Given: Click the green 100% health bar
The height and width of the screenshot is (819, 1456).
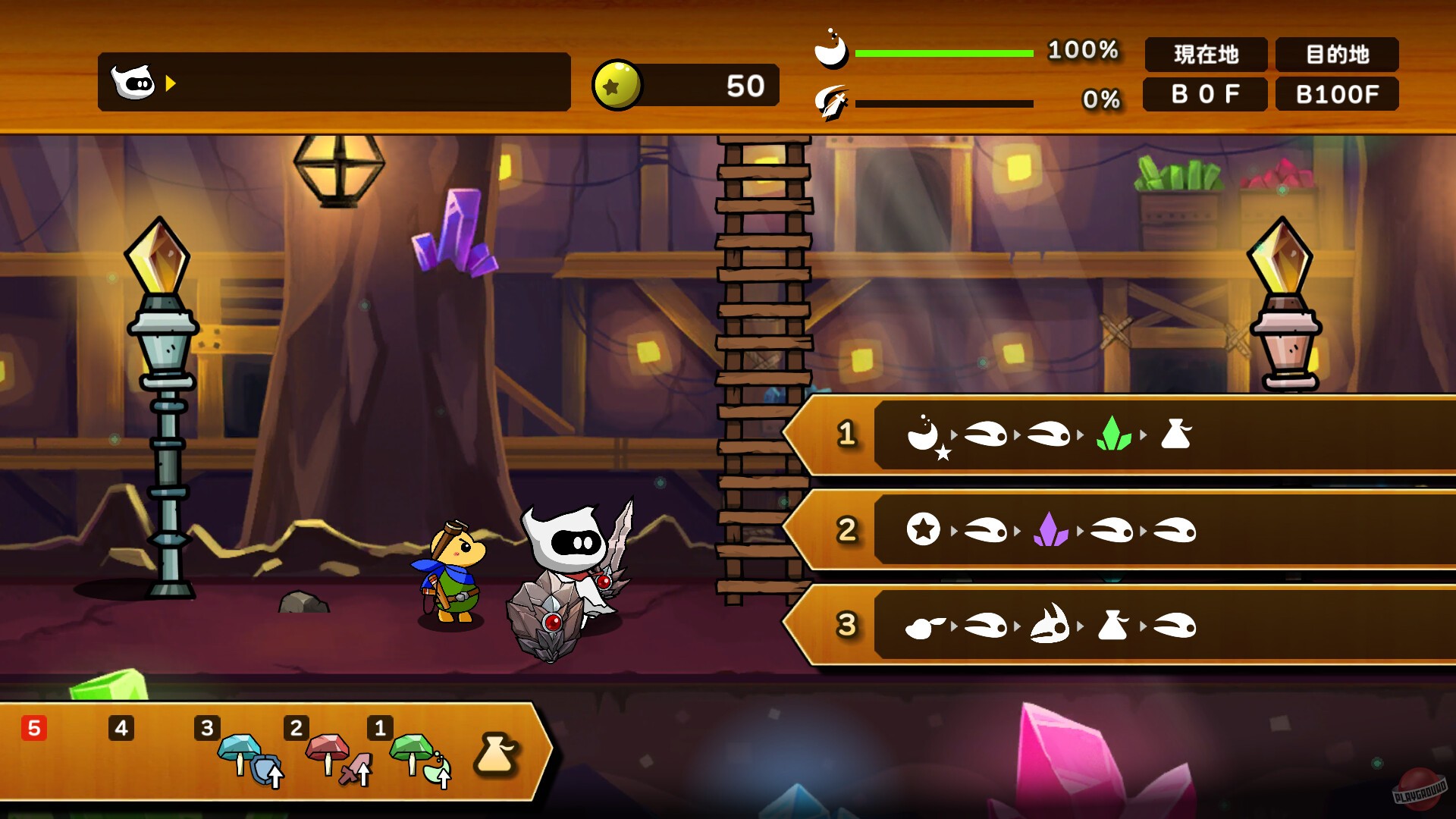Looking at the screenshot, I should (x=943, y=53).
